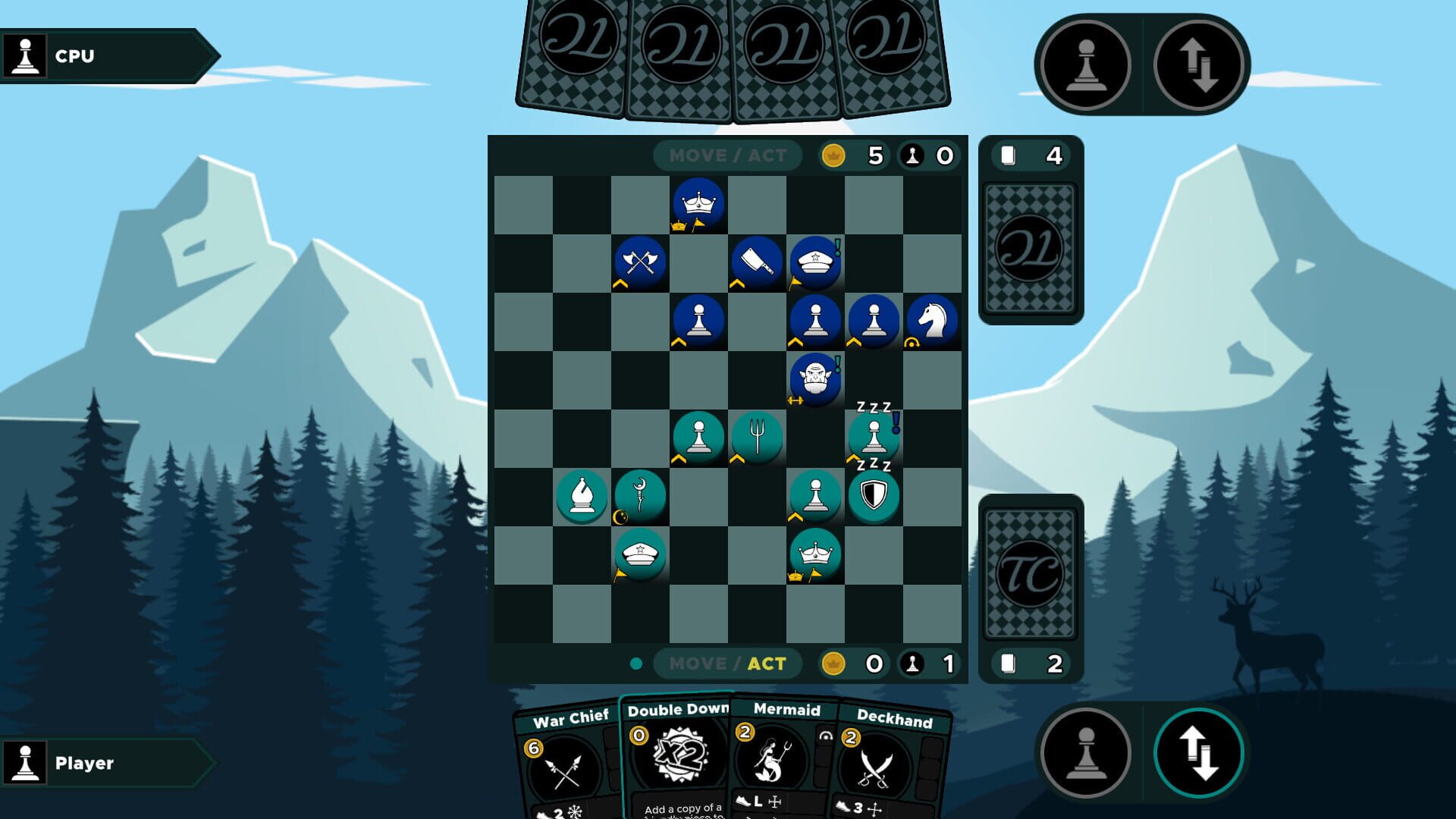Select the blue crossed-axes piece
The width and height of the screenshot is (1456, 819).
coord(639,261)
